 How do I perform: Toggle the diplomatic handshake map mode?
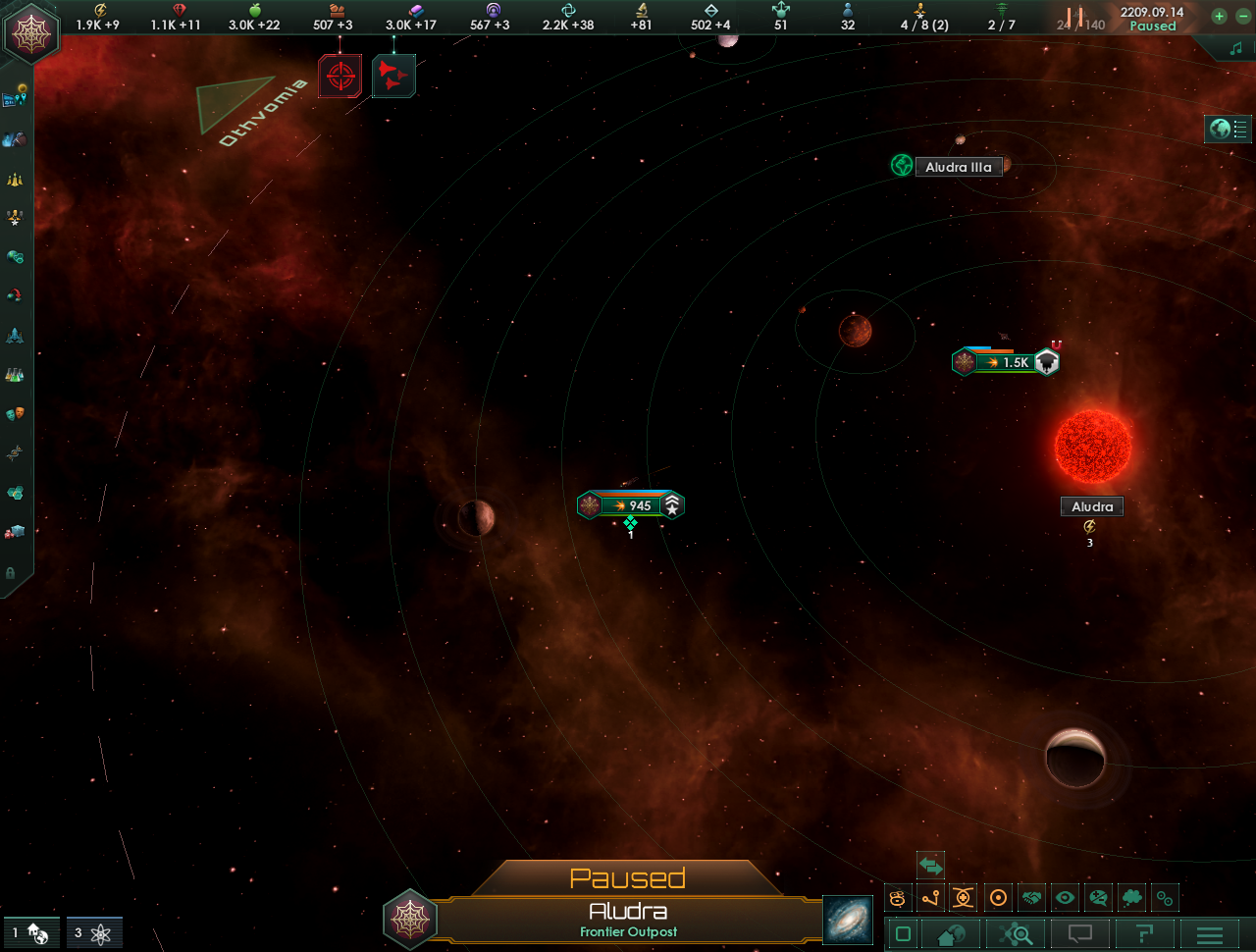coord(1031,897)
